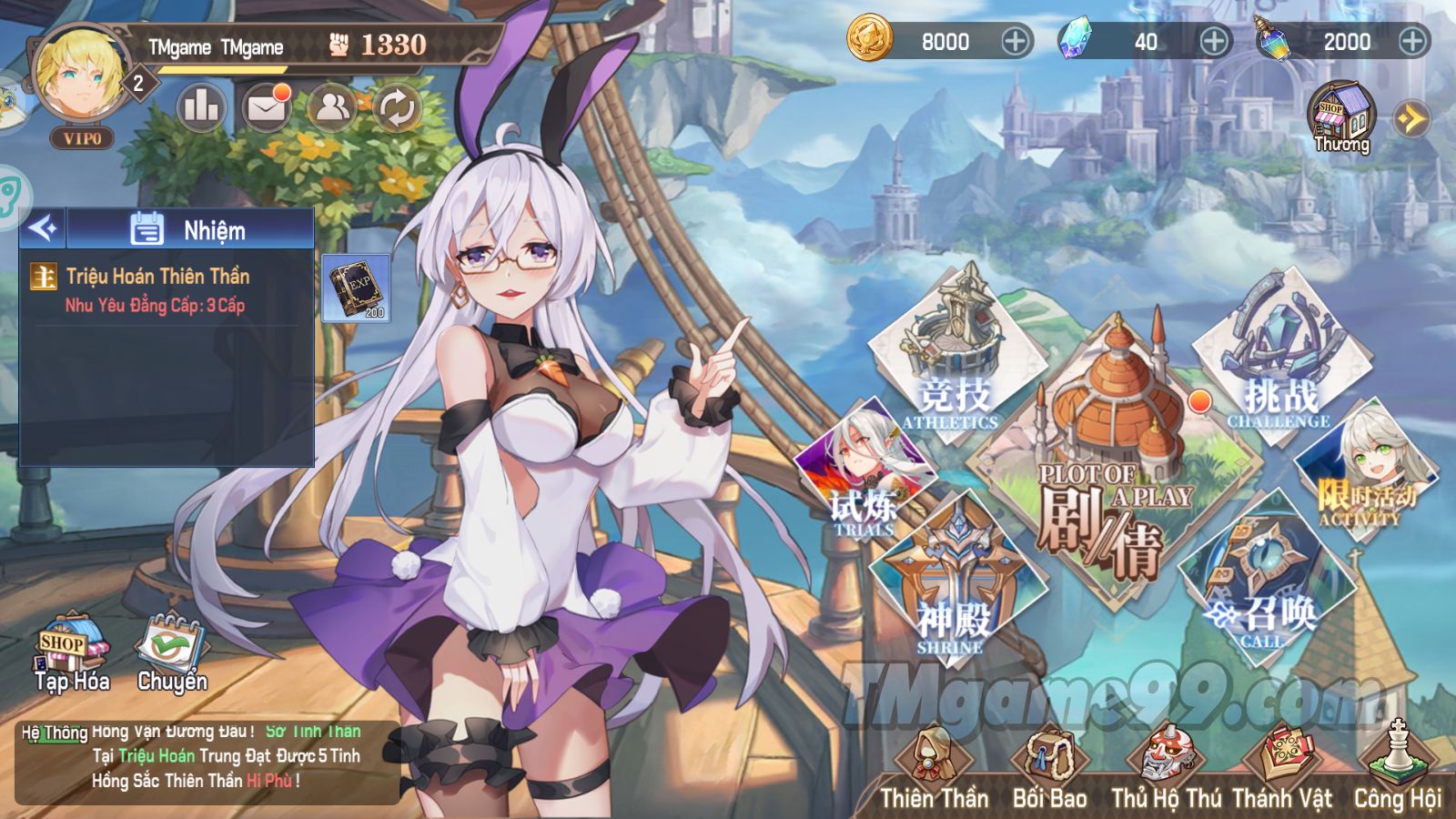Open the mail envelope inbox
The image size is (1456, 819).
pos(266,109)
